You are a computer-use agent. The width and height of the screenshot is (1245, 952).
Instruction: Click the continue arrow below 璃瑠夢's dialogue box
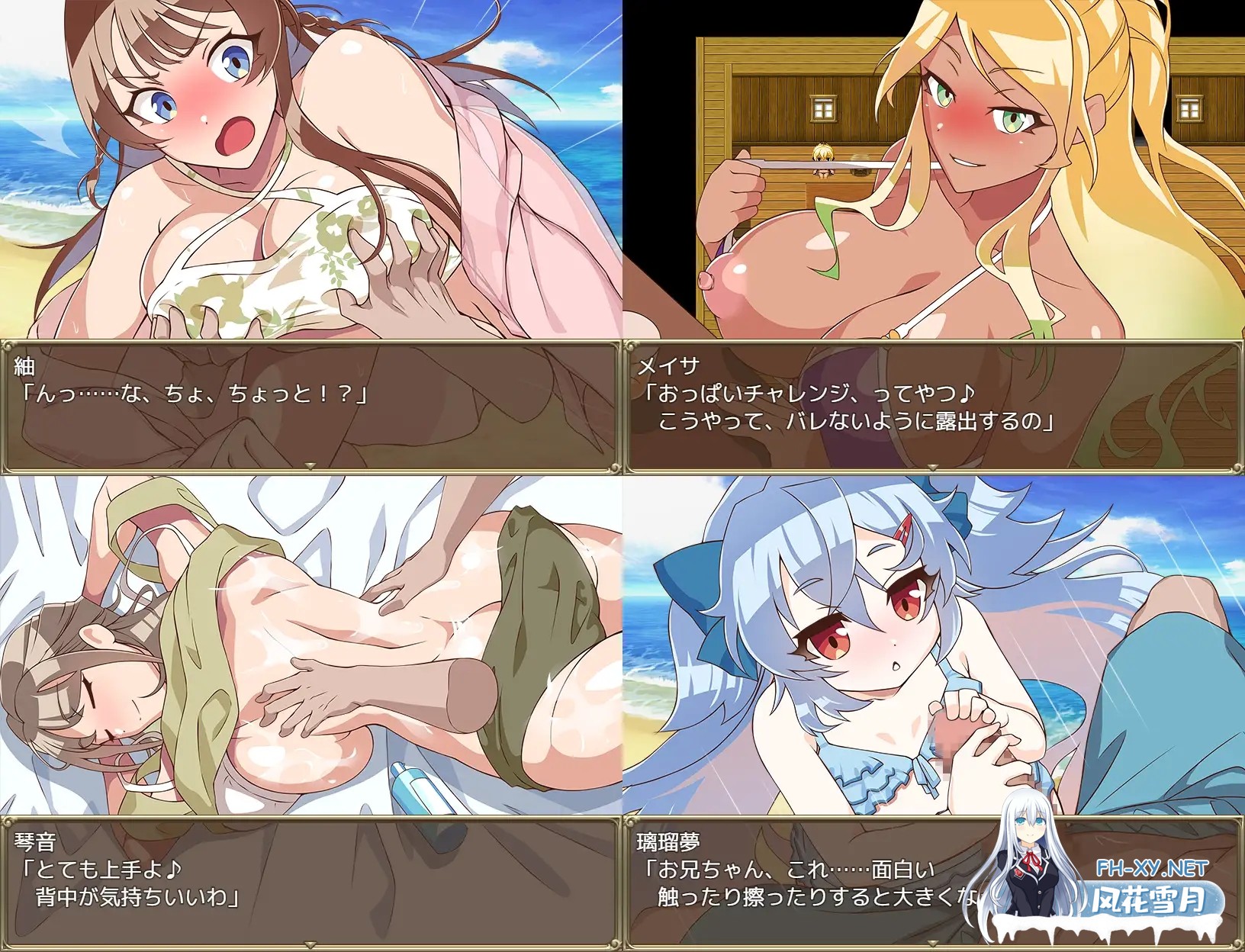(x=932, y=944)
